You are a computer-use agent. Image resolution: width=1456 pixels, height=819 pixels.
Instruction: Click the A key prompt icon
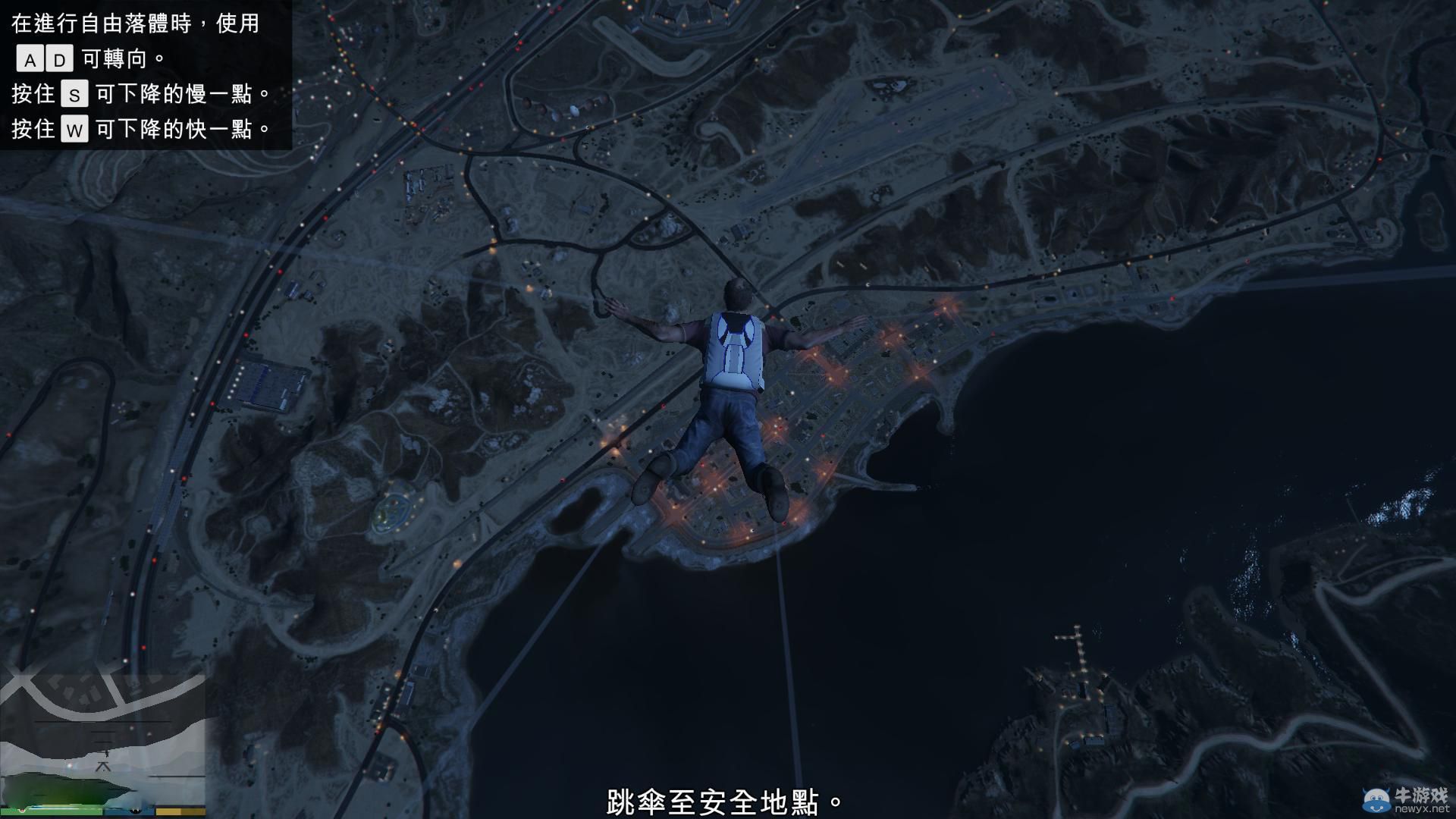31,58
